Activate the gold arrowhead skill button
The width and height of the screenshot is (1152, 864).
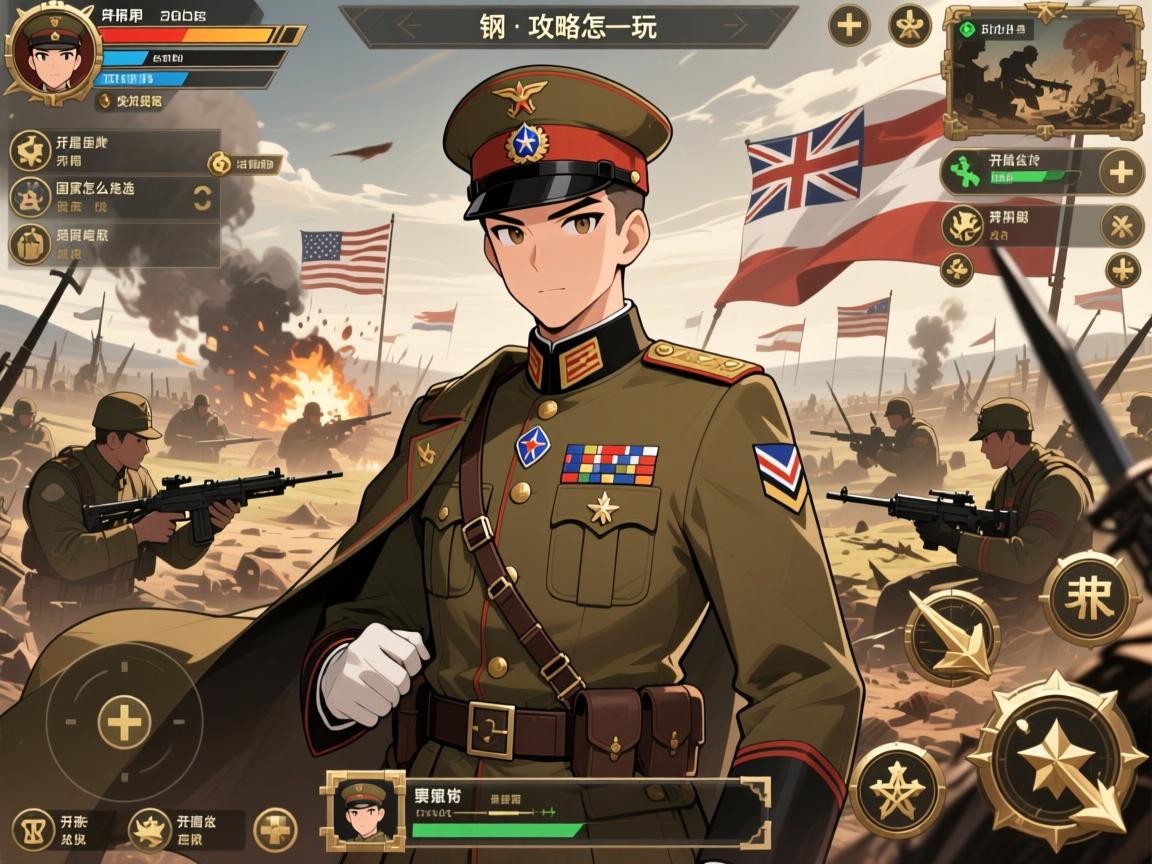coord(951,638)
